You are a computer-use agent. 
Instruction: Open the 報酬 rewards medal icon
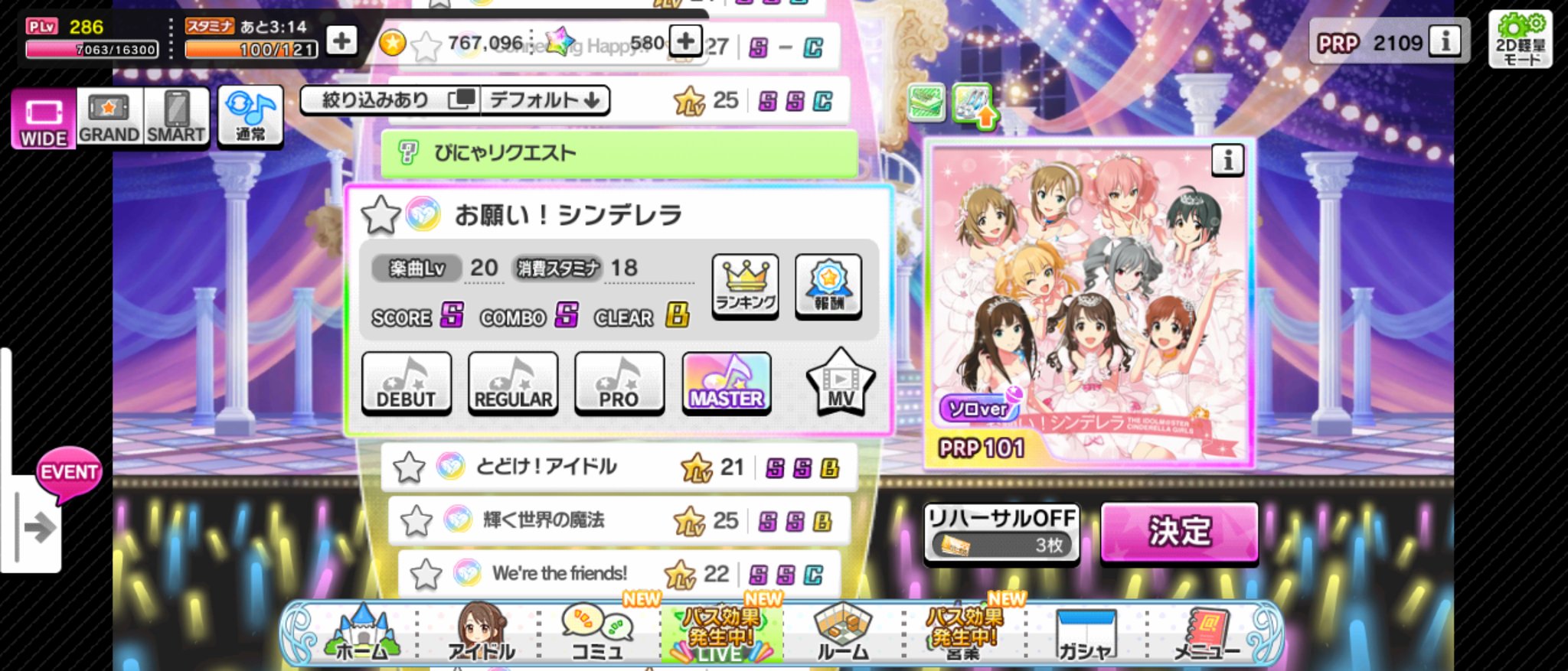click(x=828, y=286)
